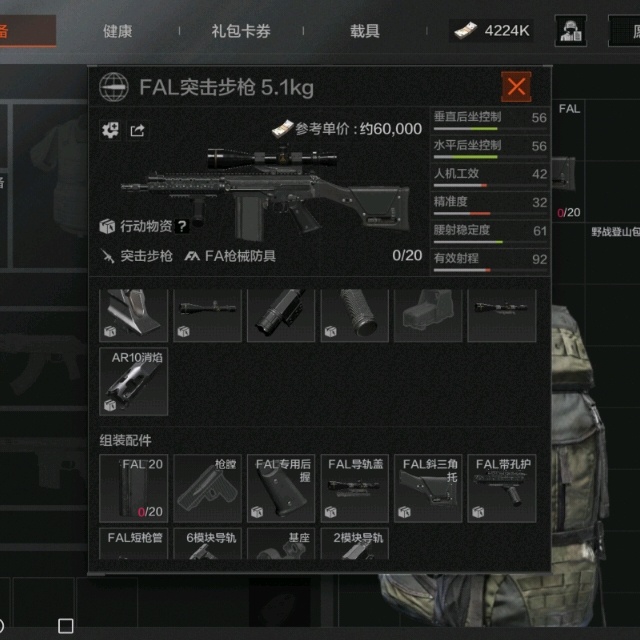Viewport: 640px width, 640px height.
Task: Choose the FAL带孔护 handguard part
Action: 502,488
